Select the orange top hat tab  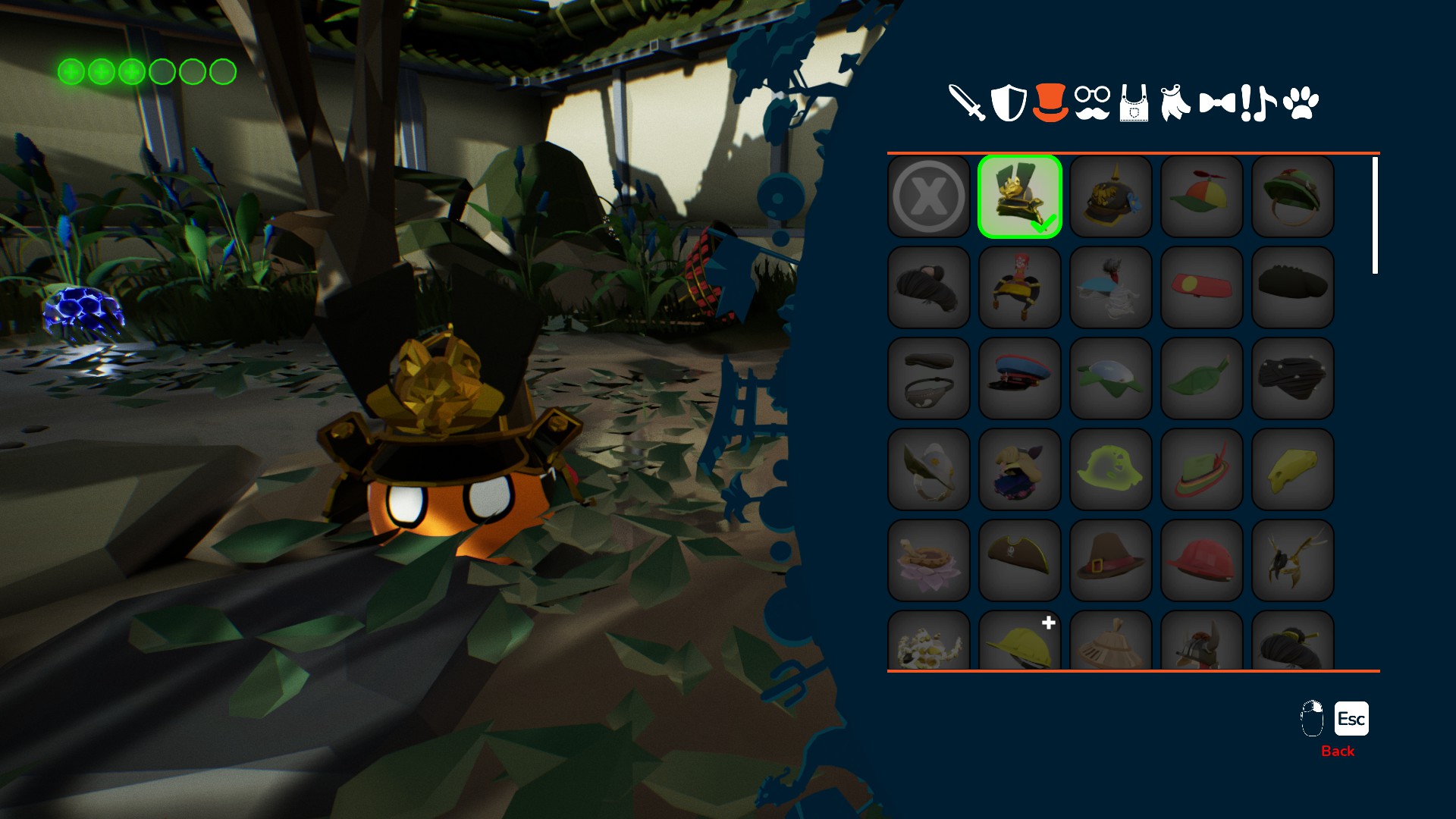click(x=1050, y=102)
